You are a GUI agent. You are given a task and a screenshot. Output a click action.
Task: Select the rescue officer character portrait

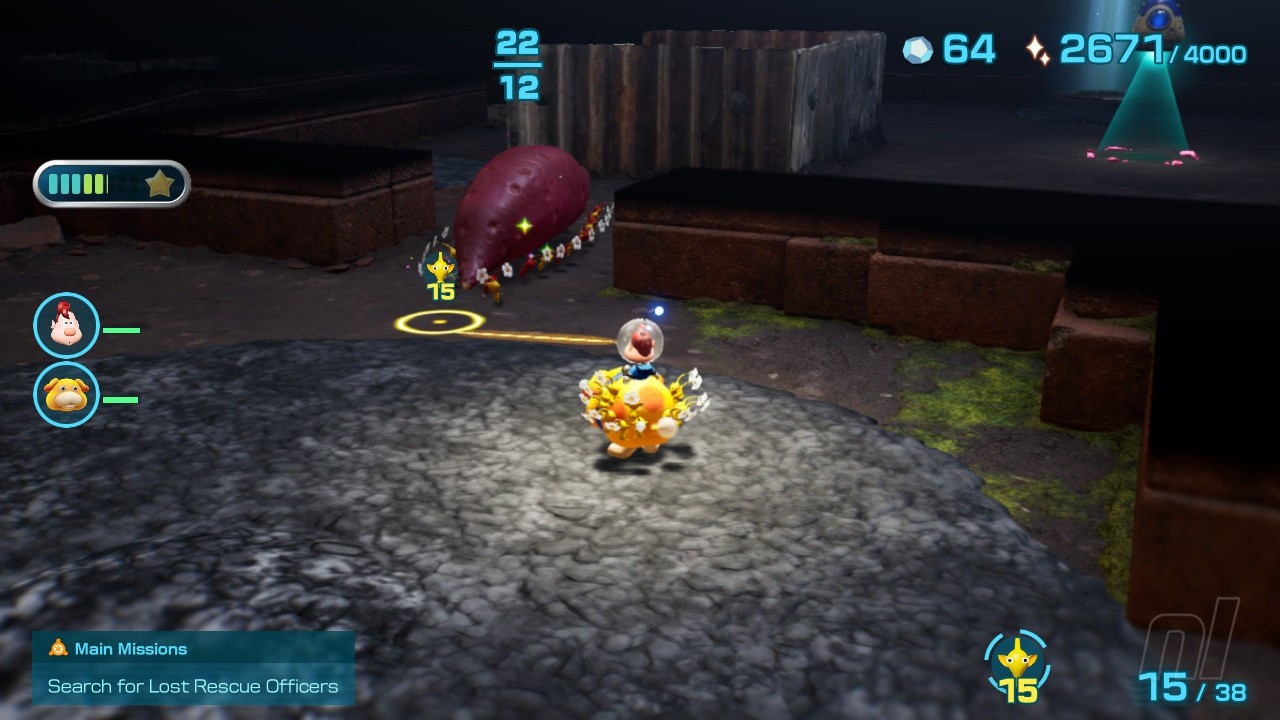pyautogui.click(x=66, y=325)
